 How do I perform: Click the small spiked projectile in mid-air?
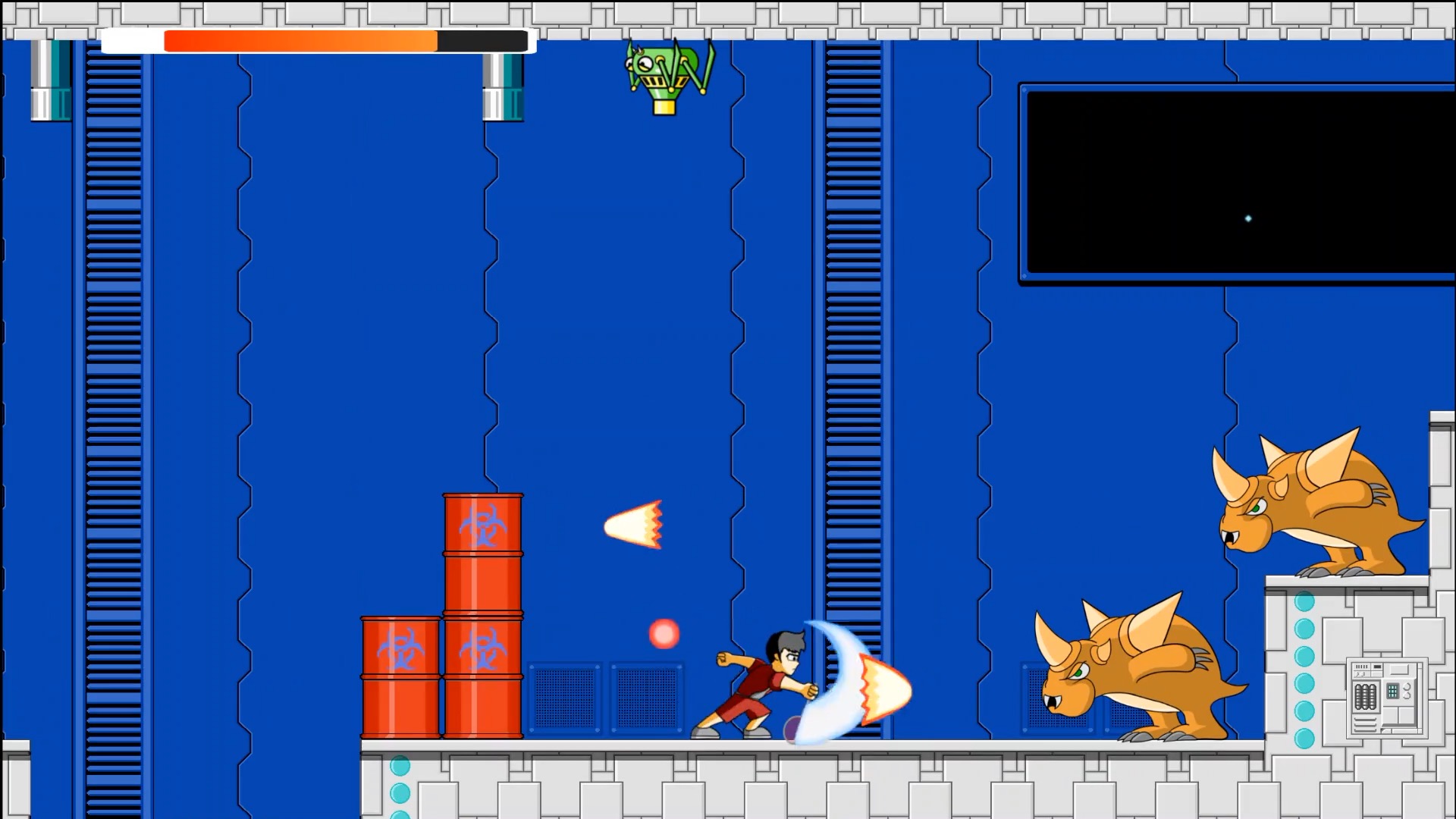(x=634, y=523)
